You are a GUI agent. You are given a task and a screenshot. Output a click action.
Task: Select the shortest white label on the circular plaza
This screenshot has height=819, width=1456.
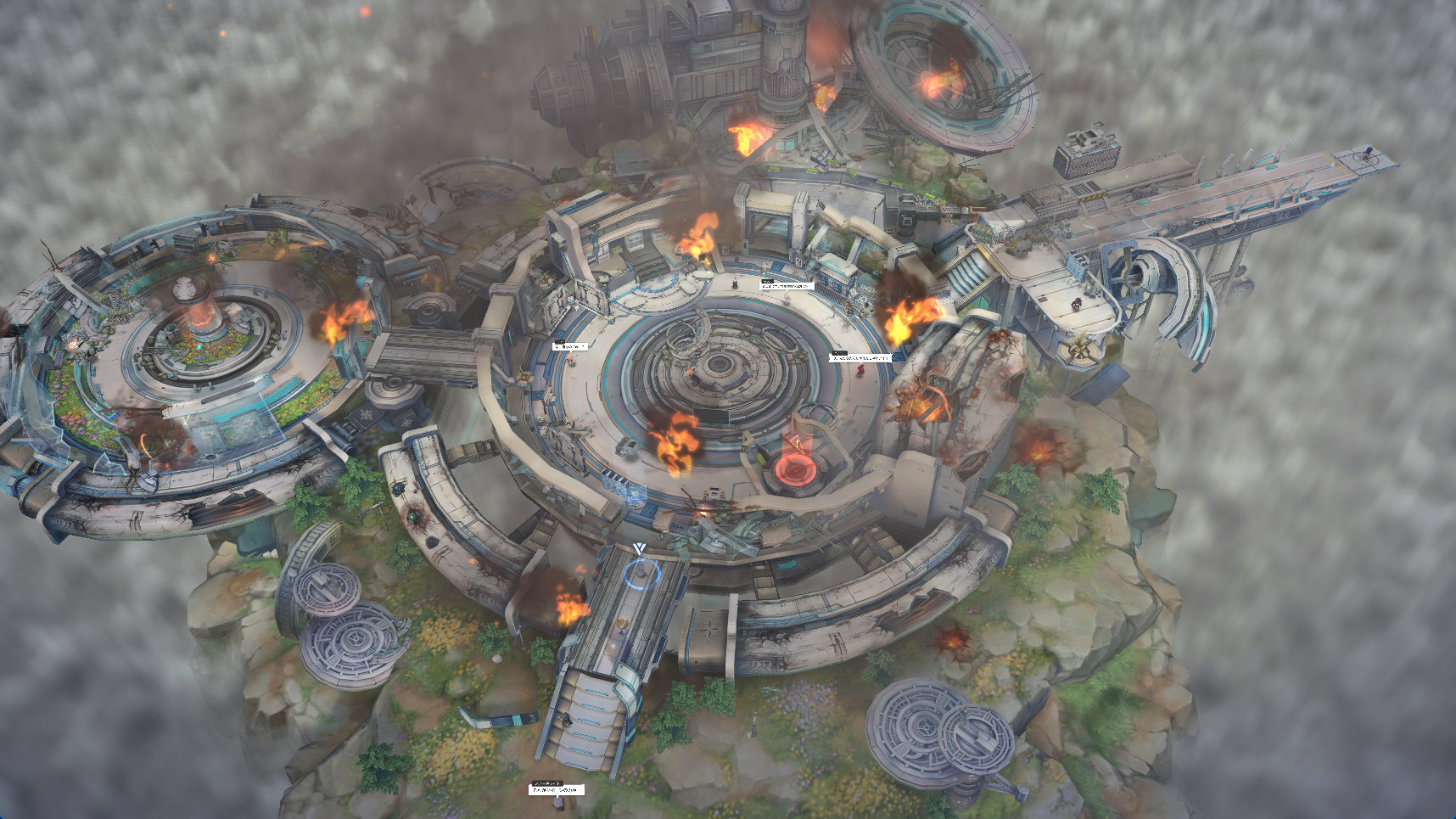coord(570,346)
